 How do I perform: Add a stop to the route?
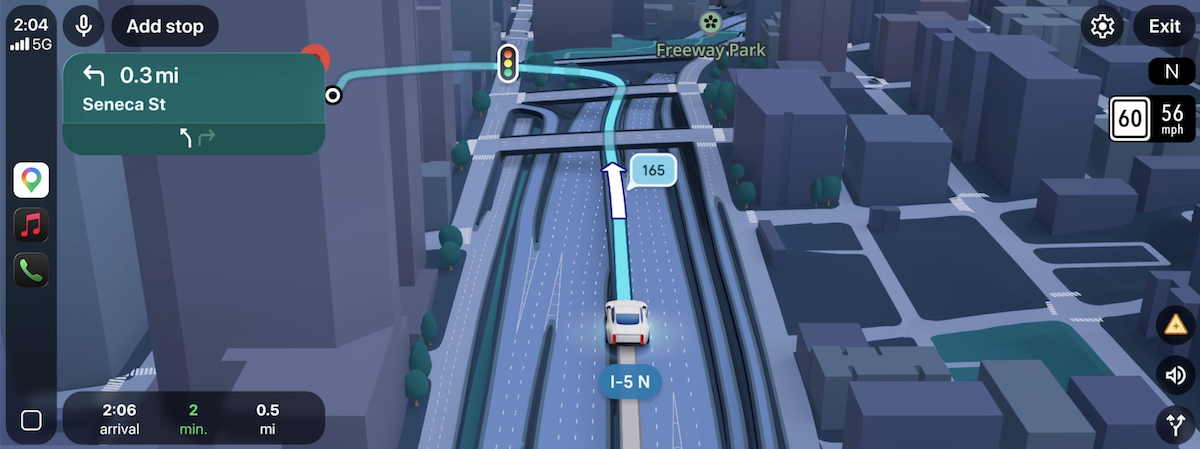click(165, 26)
